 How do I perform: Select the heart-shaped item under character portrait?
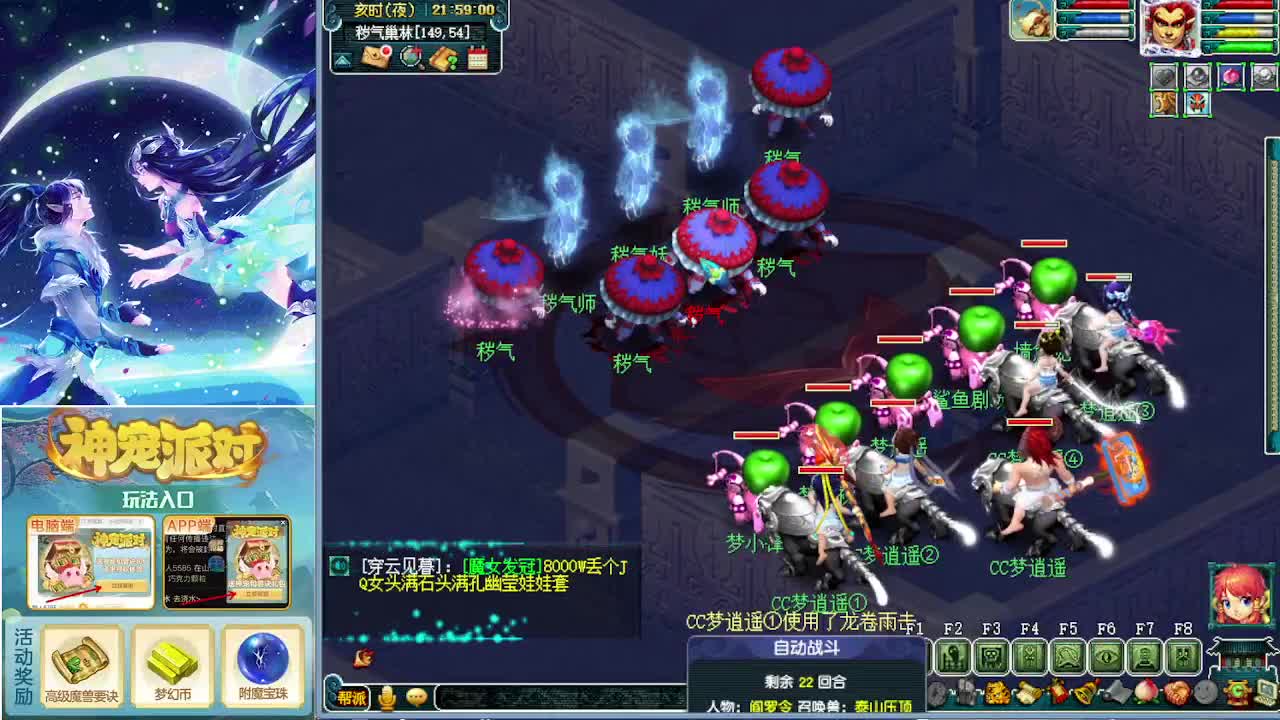(1165, 75)
